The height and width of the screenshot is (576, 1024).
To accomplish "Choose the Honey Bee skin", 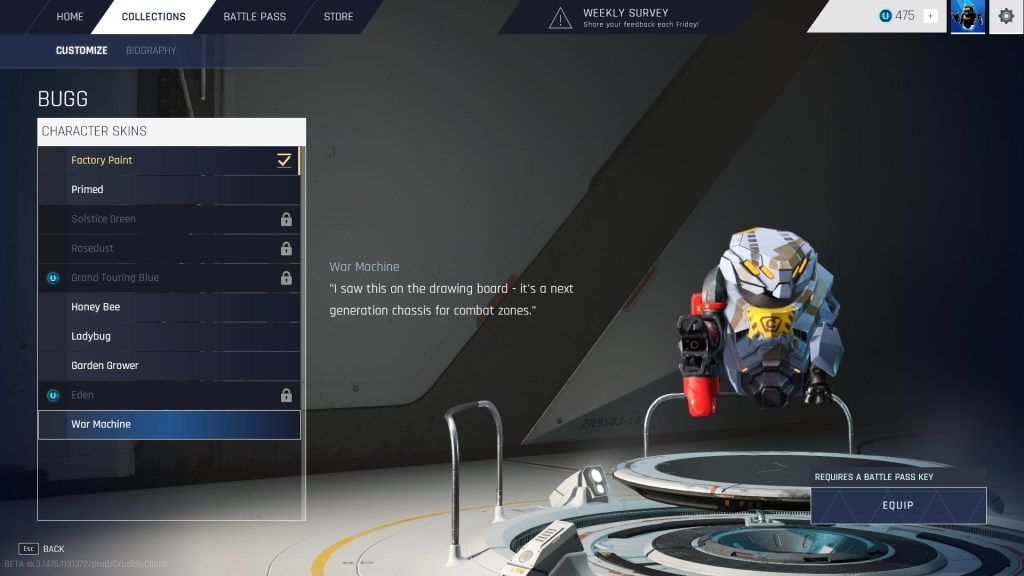I will pyautogui.click(x=168, y=307).
